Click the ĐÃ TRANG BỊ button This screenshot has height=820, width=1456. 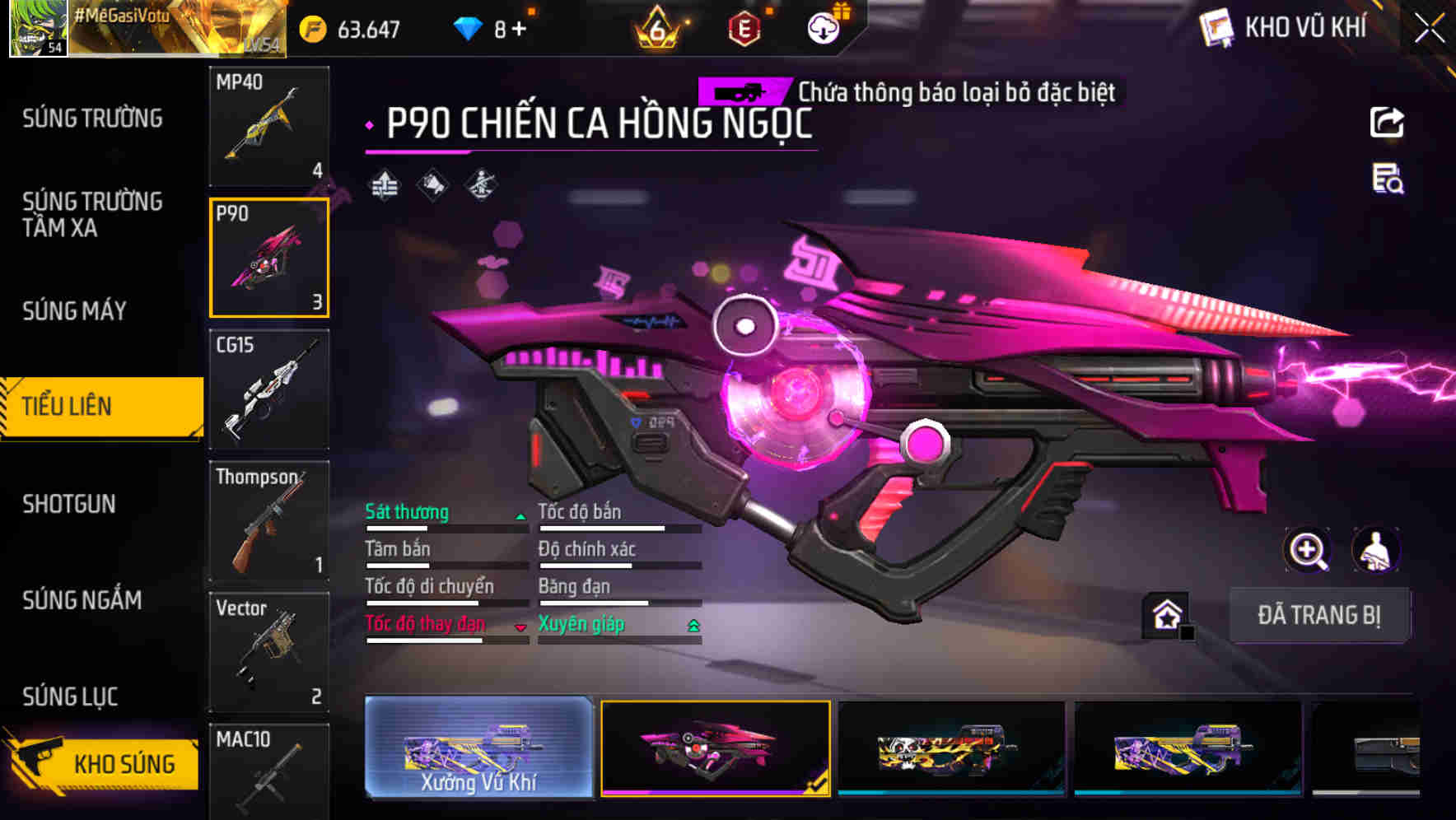point(1320,614)
